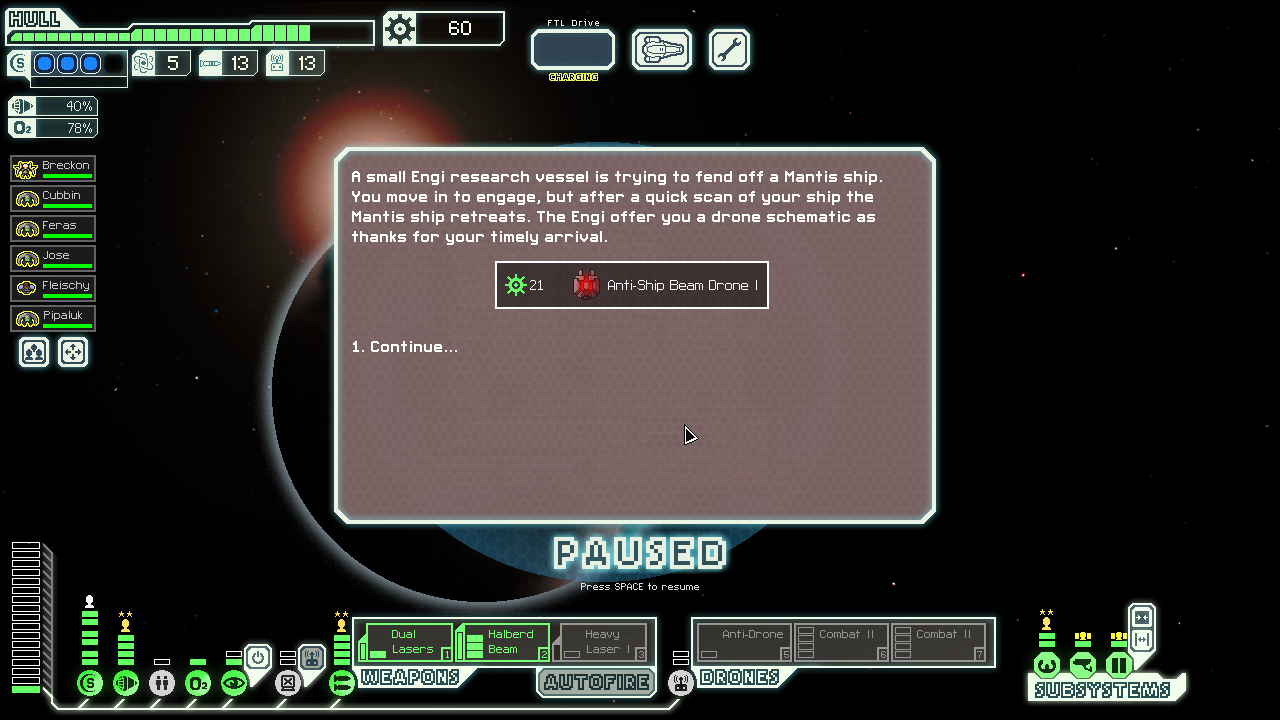The height and width of the screenshot is (720, 1280).
Task: Deploy the Anti-Drone drone
Action: [744, 642]
